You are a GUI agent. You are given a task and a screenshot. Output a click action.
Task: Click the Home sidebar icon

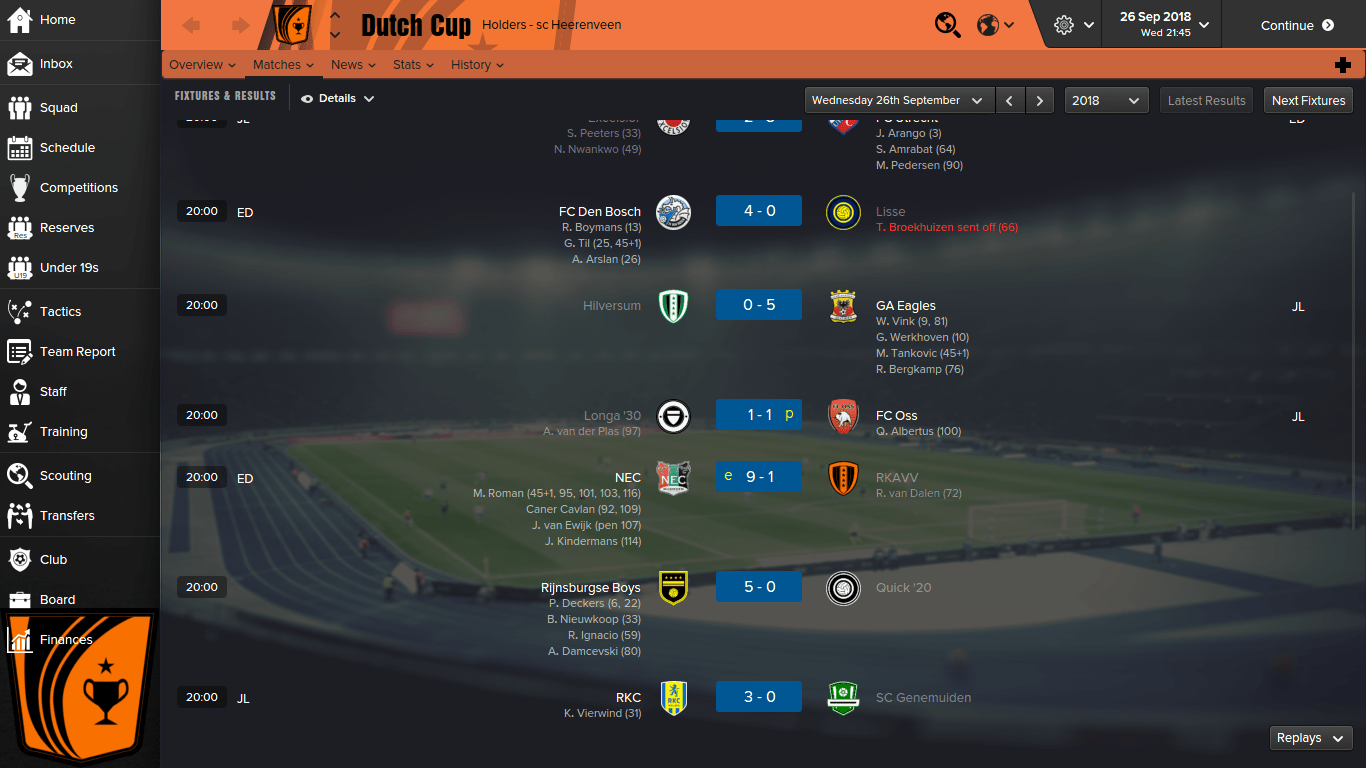coord(55,20)
